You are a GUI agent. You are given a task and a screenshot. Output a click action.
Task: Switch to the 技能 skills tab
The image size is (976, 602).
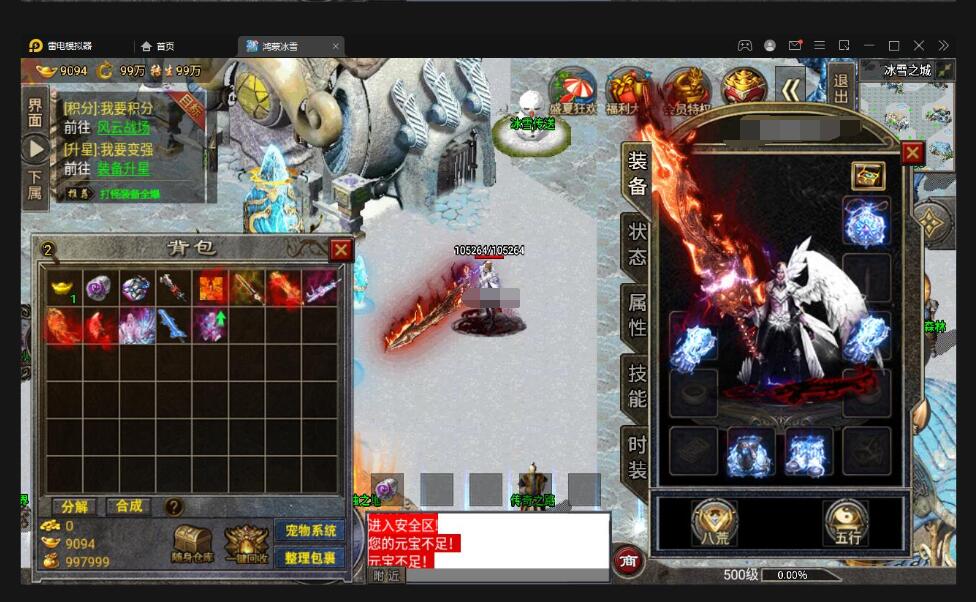pos(637,386)
